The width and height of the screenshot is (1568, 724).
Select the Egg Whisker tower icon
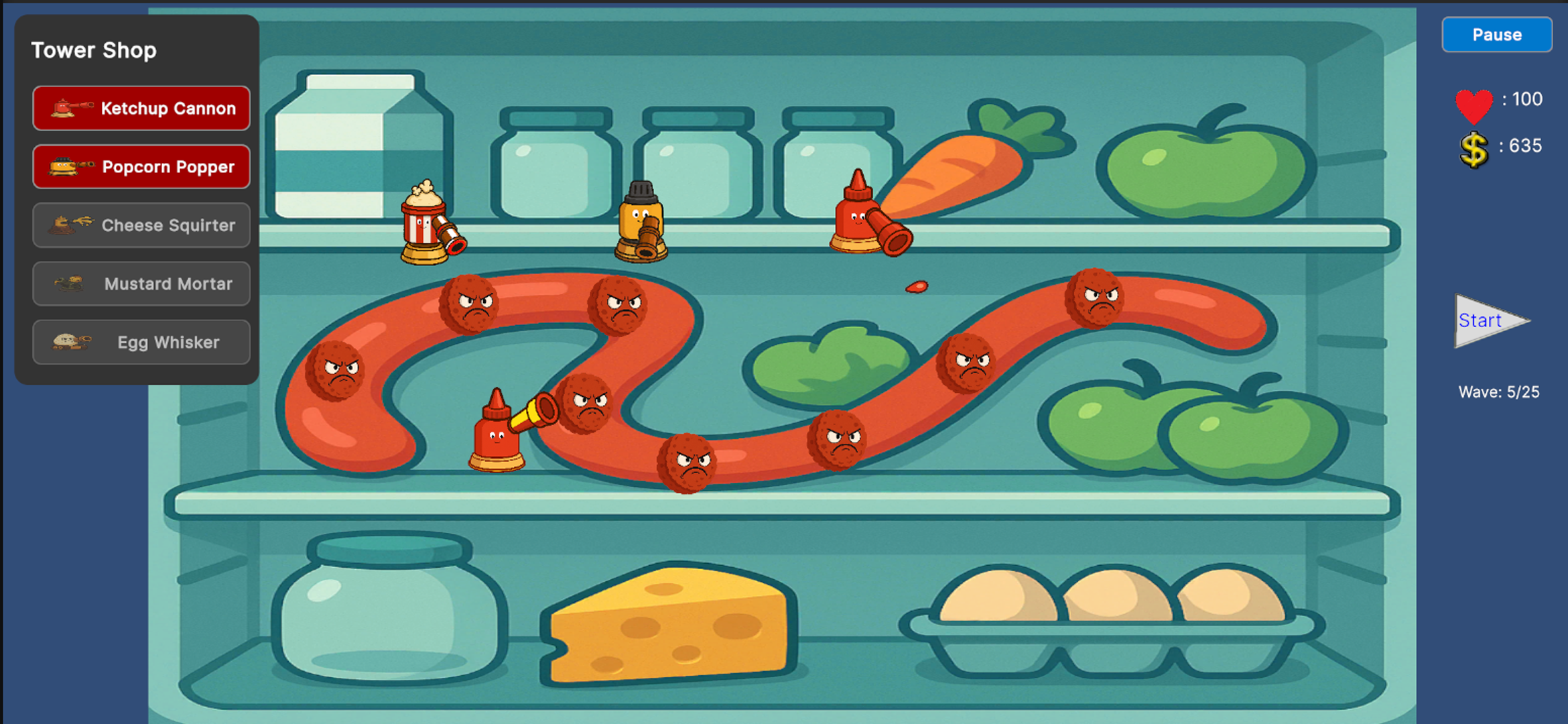[x=140, y=342]
